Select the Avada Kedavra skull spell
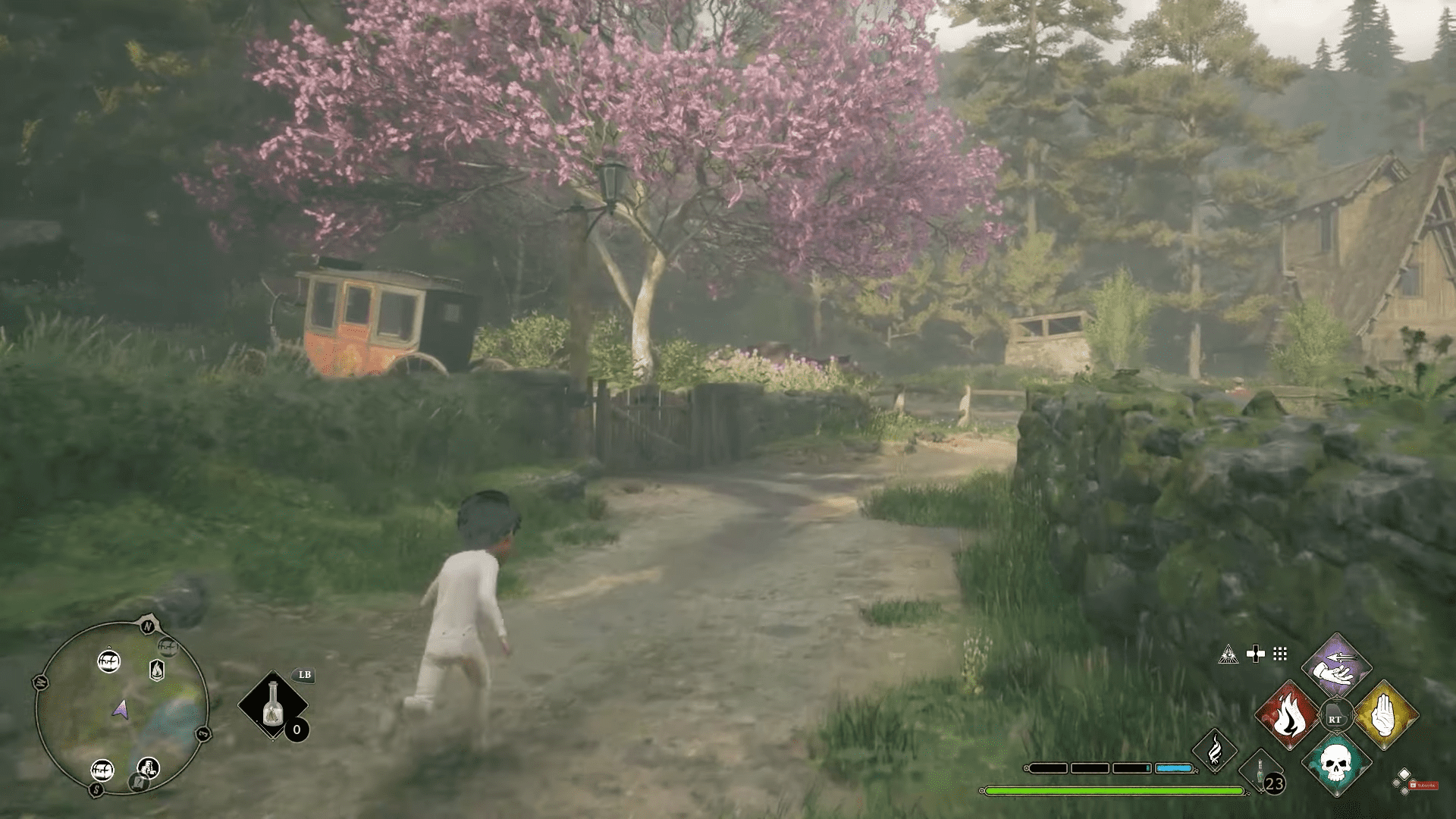 click(1336, 768)
